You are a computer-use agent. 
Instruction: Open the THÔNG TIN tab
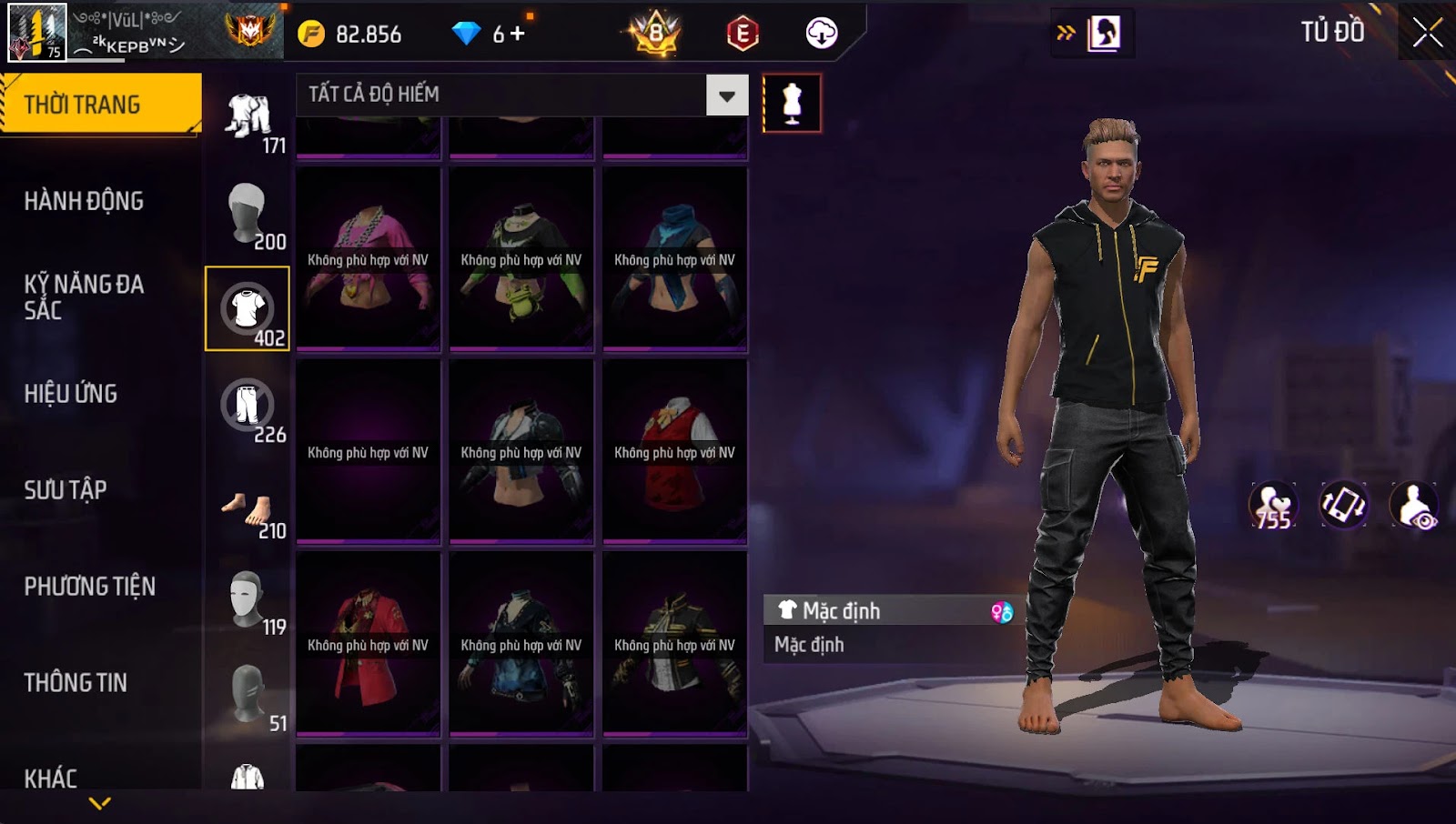point(76,683)
